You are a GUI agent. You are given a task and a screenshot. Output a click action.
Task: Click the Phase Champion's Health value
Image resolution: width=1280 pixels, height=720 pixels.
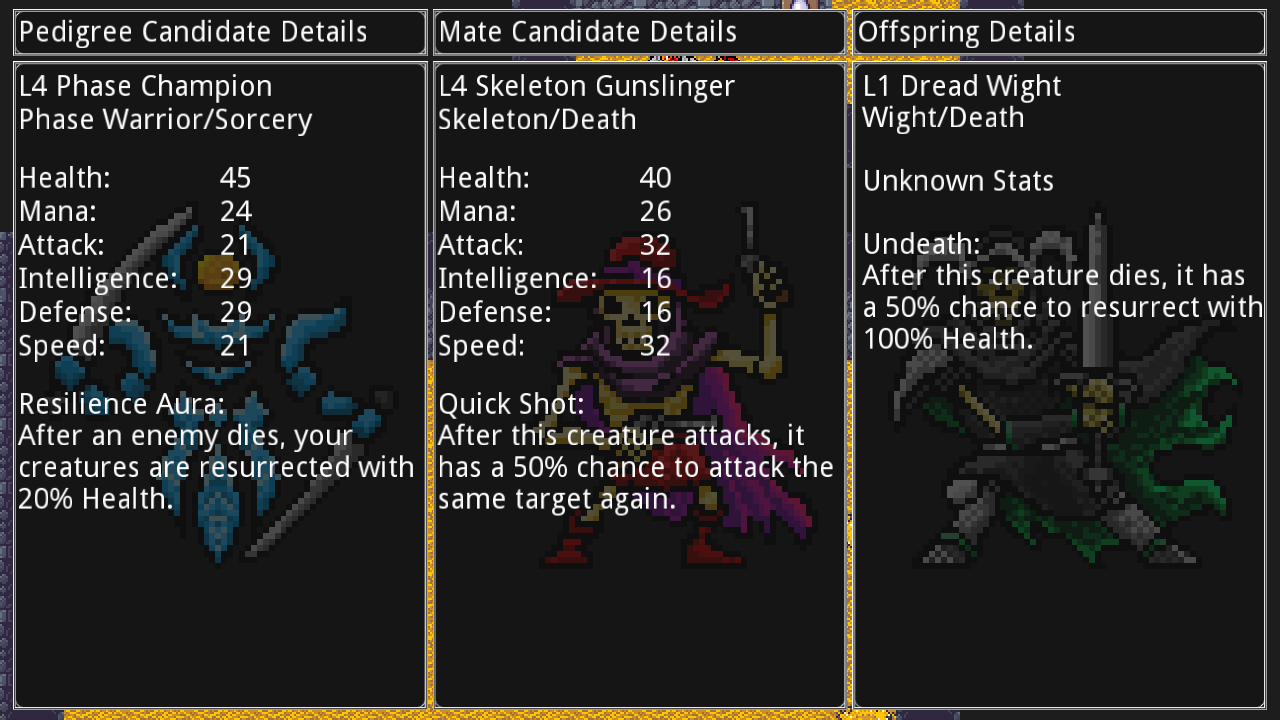236,177
